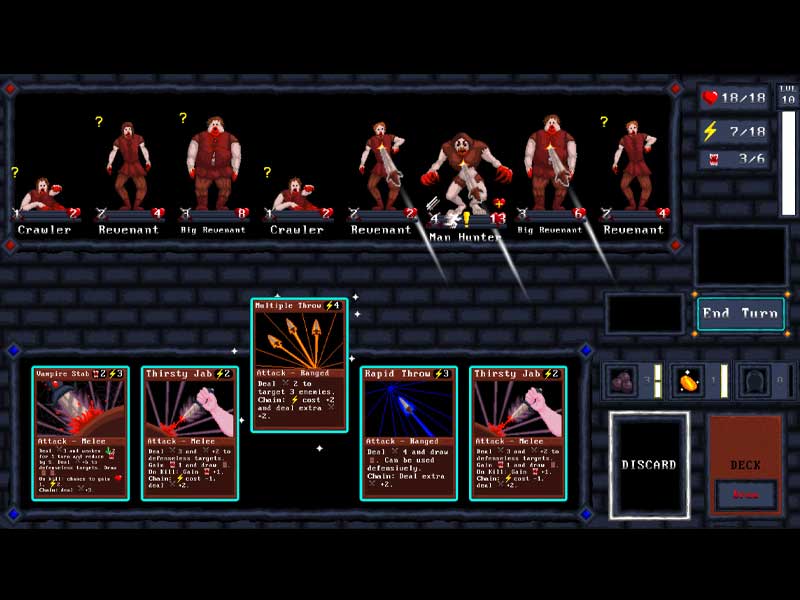800x600 pixels.
Task: Open the Discard pile
Action: click(x=649, y=465)
